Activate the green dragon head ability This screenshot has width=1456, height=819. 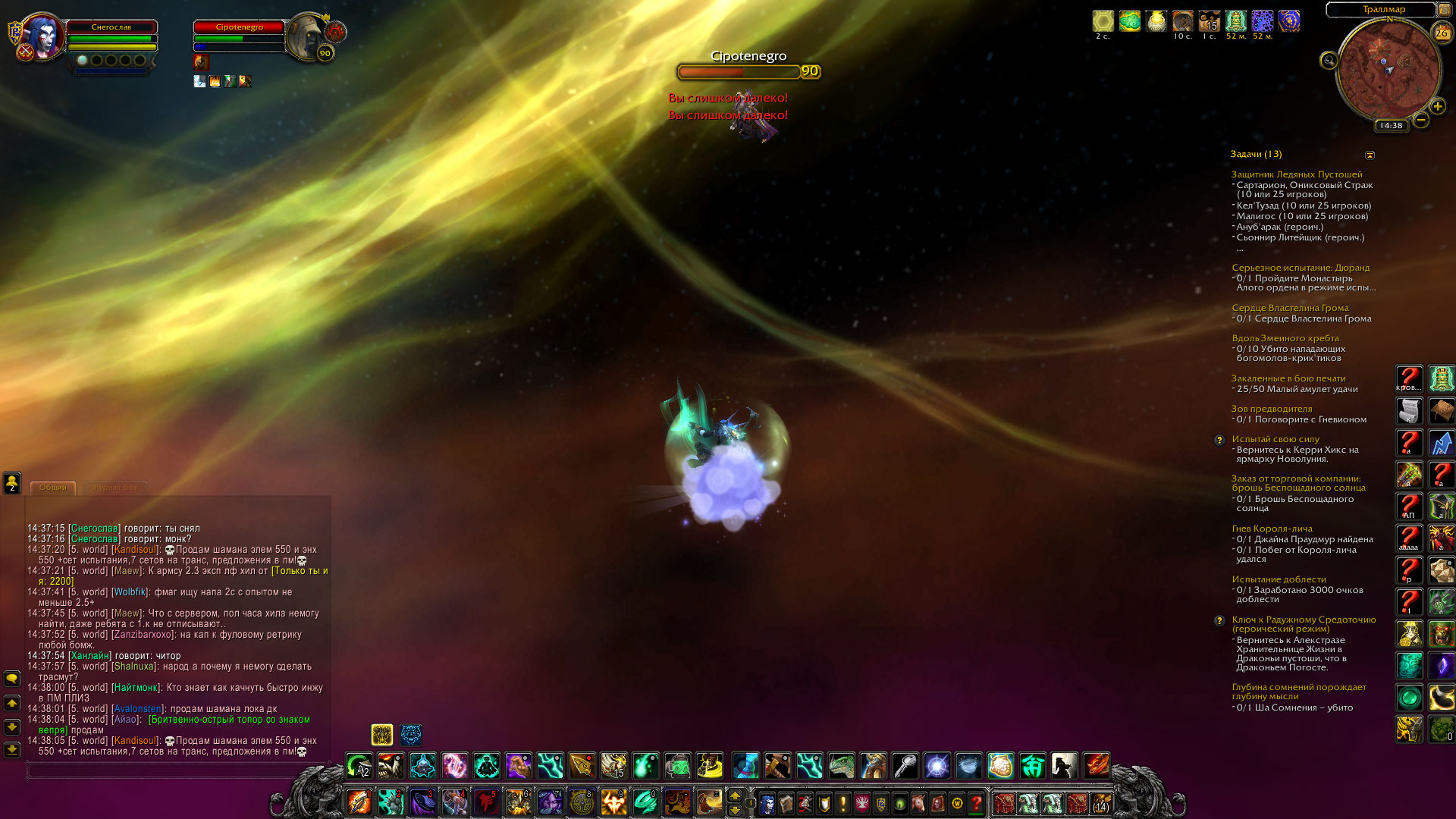pos(841,766)
